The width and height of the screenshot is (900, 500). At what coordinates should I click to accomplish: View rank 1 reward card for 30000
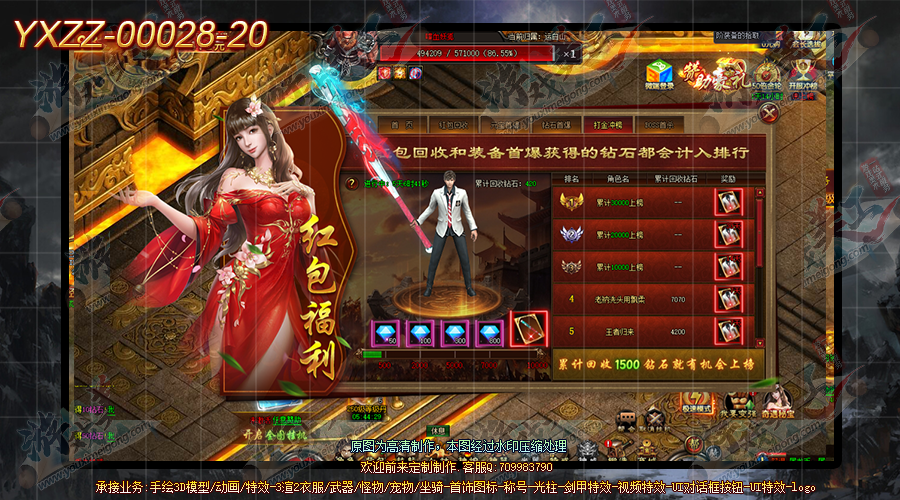(x=728, y=202)
